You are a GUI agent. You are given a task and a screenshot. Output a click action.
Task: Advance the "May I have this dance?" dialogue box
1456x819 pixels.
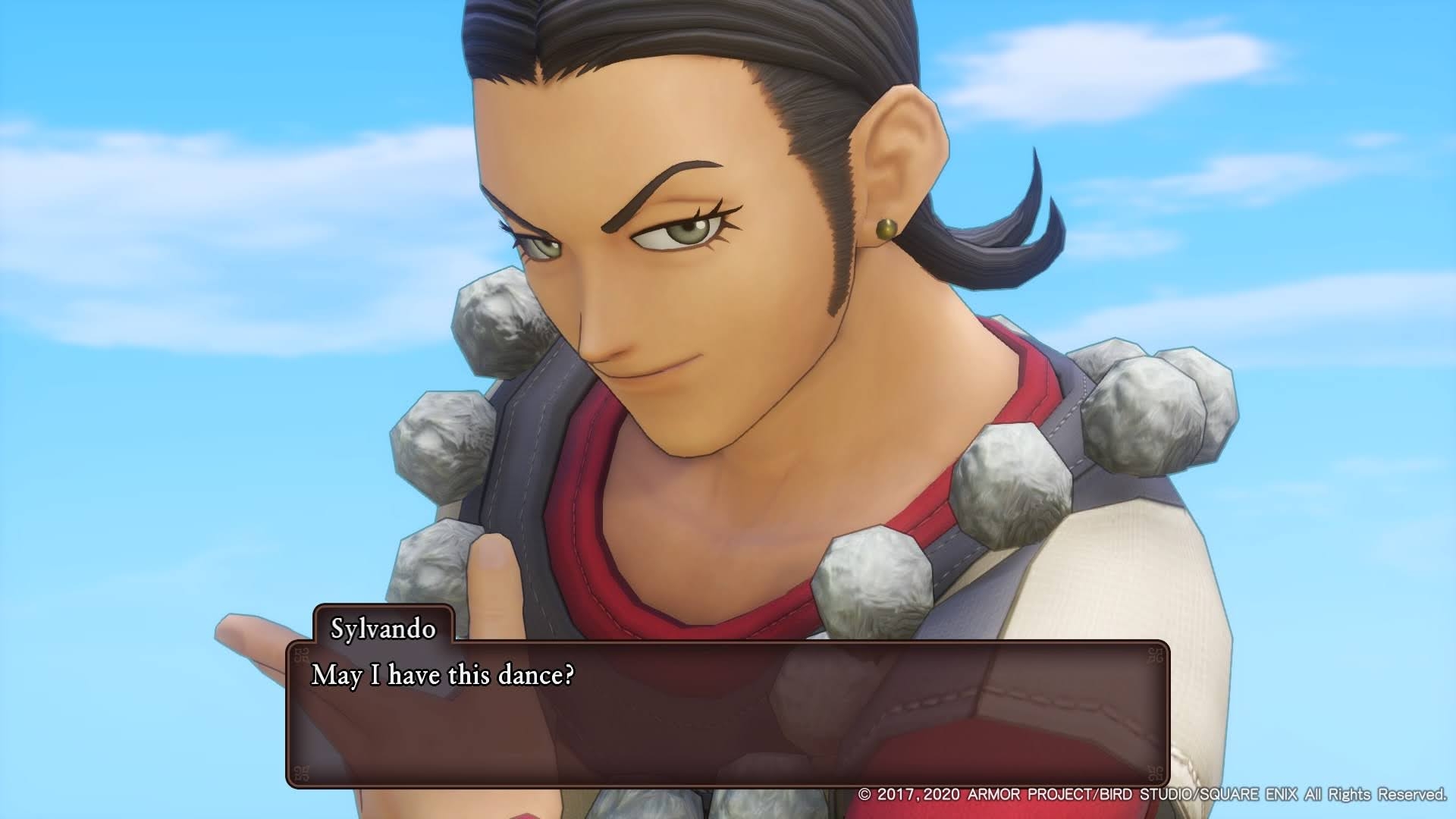[x=726, y=714]
